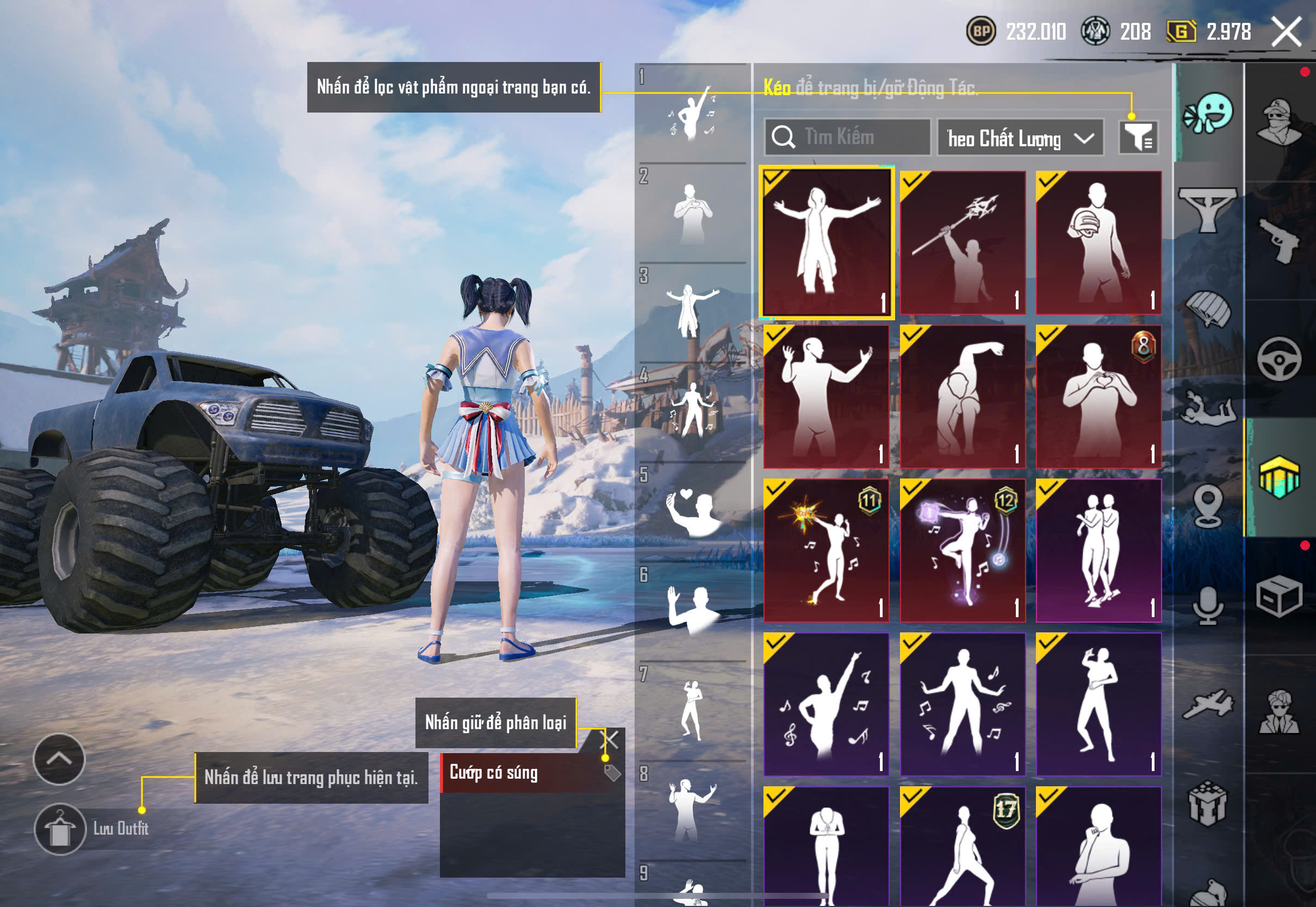Save the outfit with Lưu Outfit
This screenshot has width=1316, height=907.
60,829
